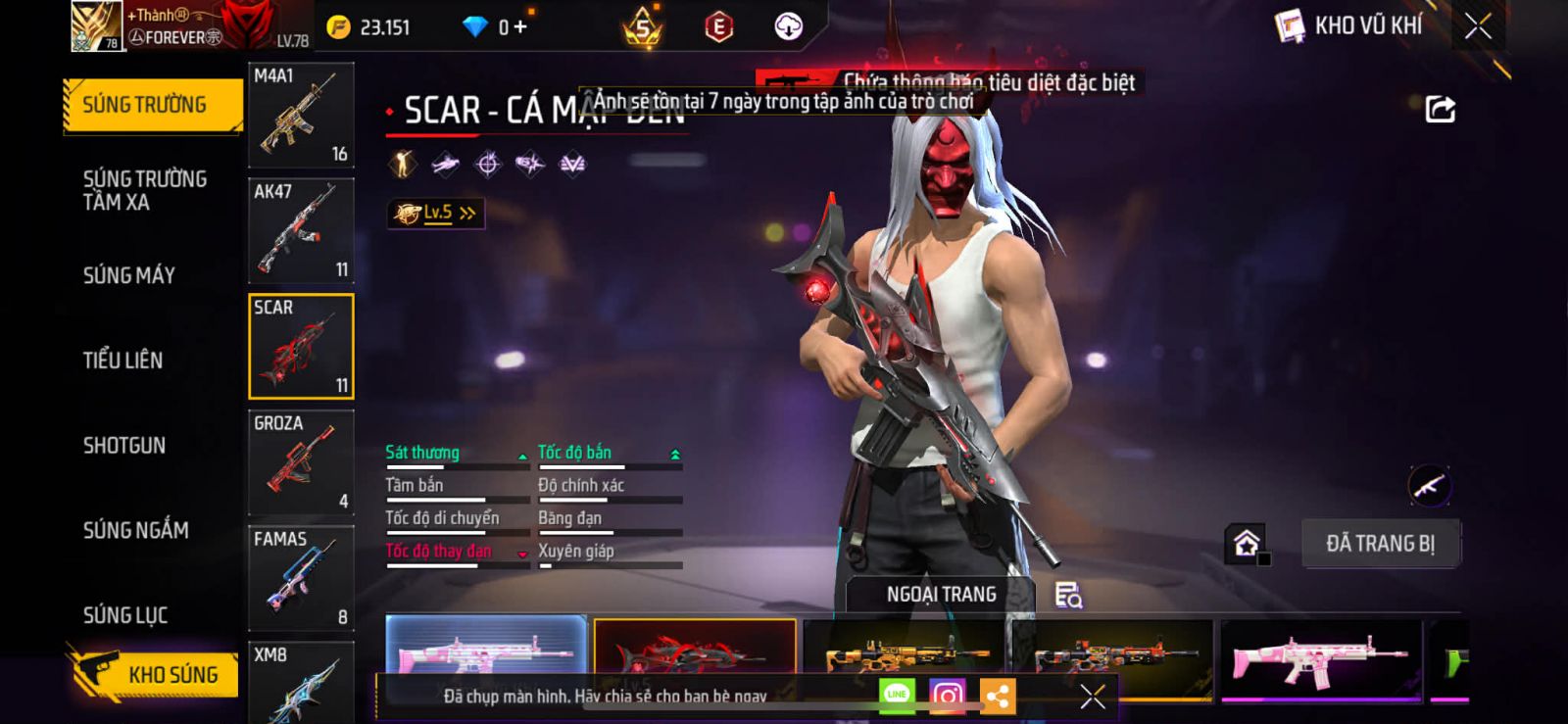
Task: Dismiss the screenshot share banner
Action: pyautogui.click(x=1092, y=696)
